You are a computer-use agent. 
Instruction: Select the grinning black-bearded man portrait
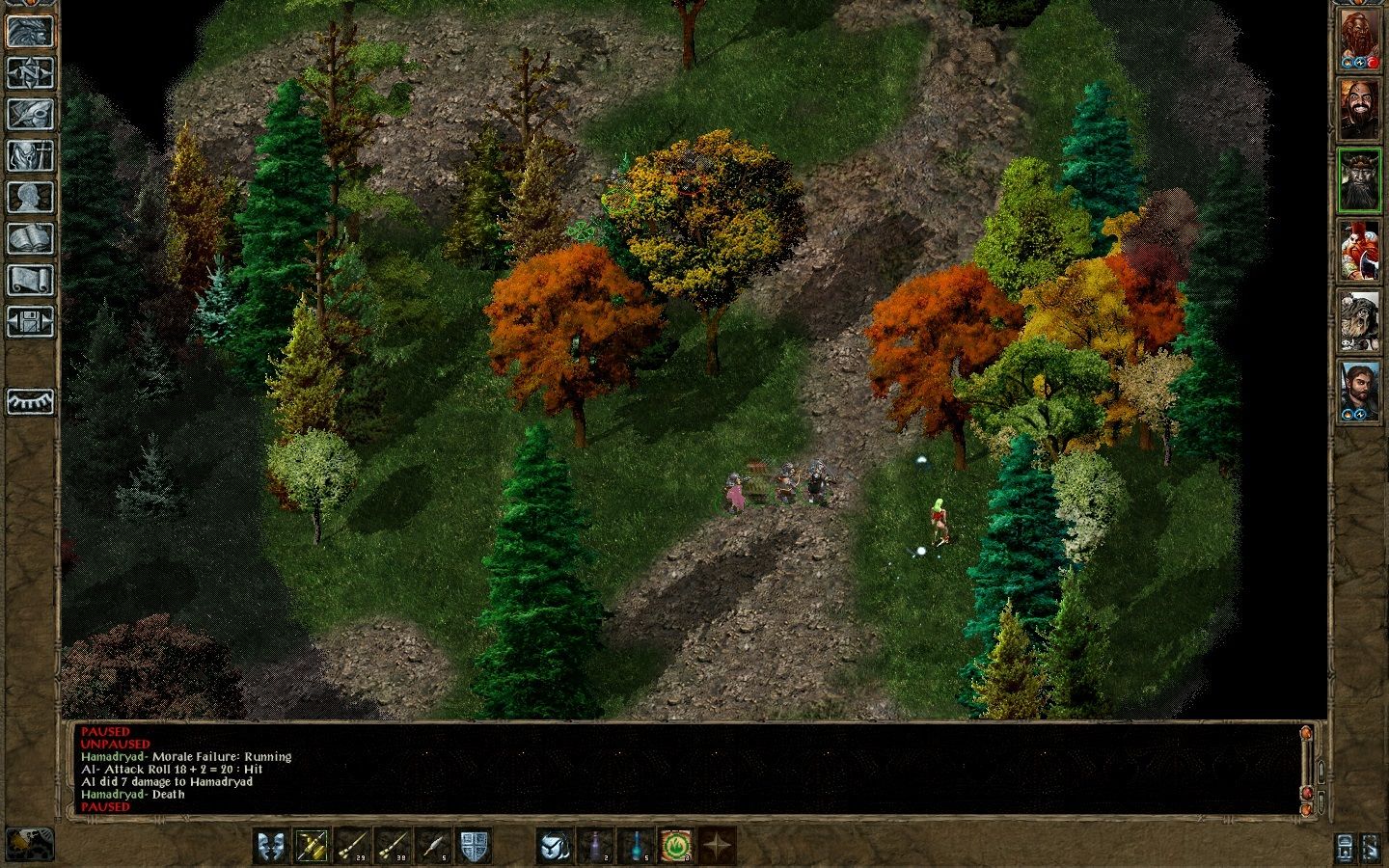[1359, 109]
